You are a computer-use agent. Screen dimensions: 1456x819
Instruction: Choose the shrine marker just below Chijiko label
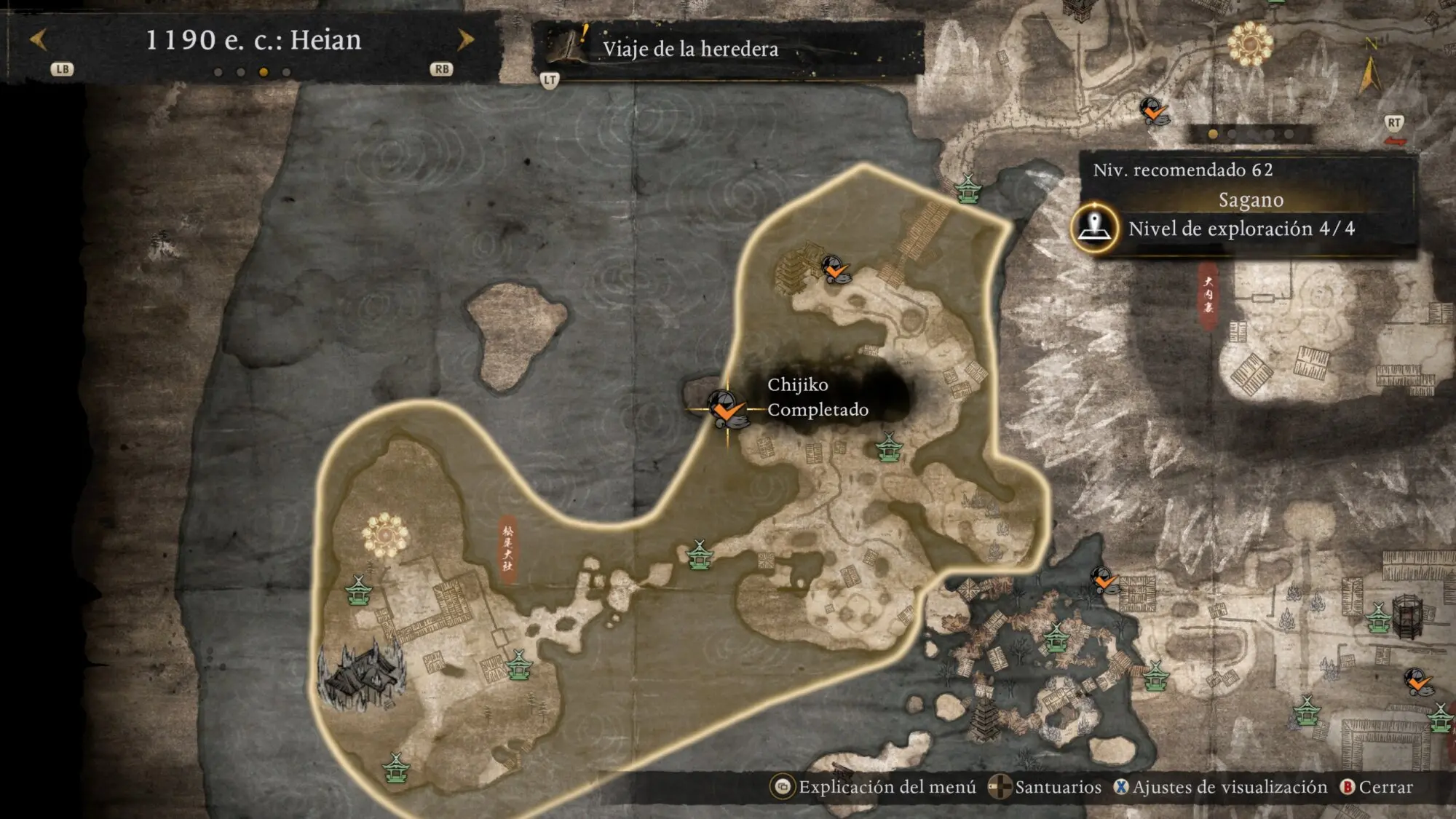(889, 447)
